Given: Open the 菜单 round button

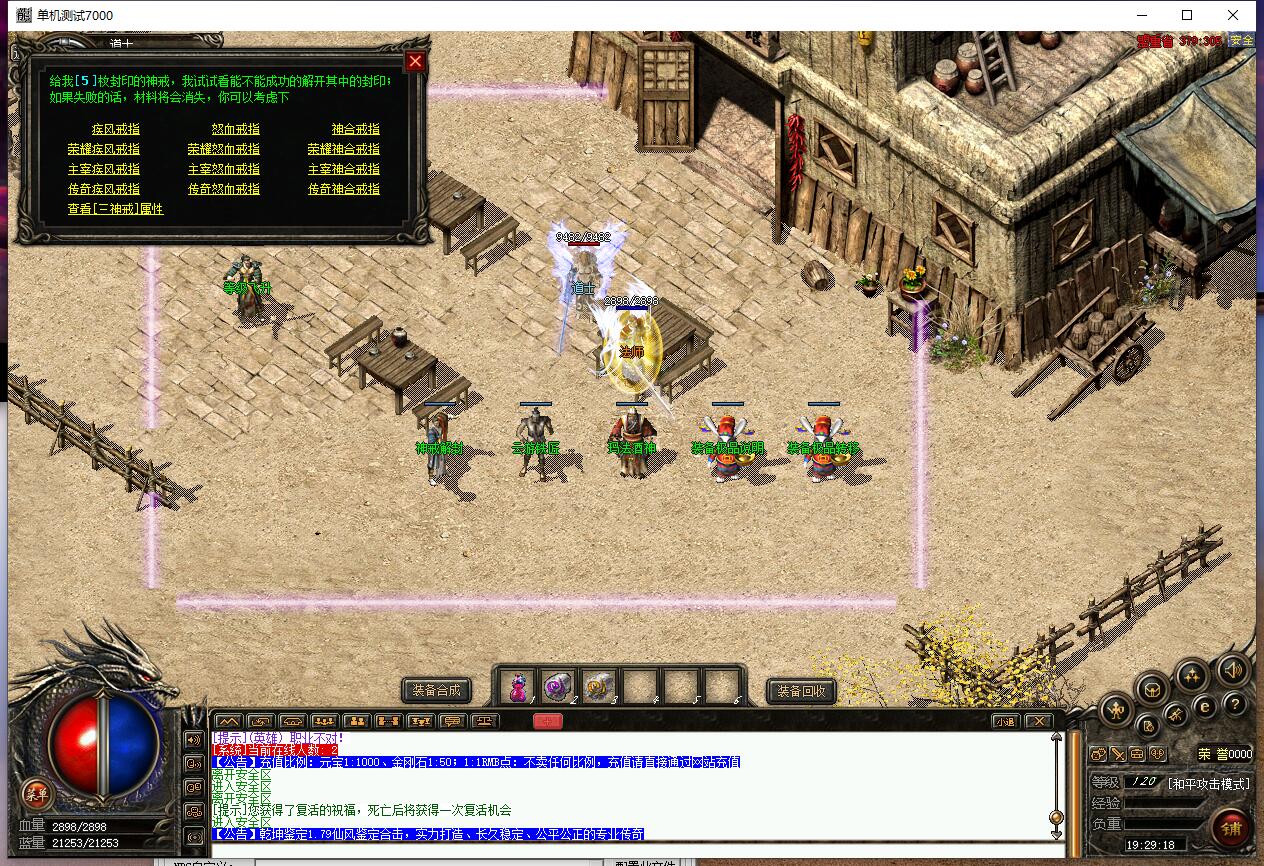Looking at the screenshot, I should [36, 795].
